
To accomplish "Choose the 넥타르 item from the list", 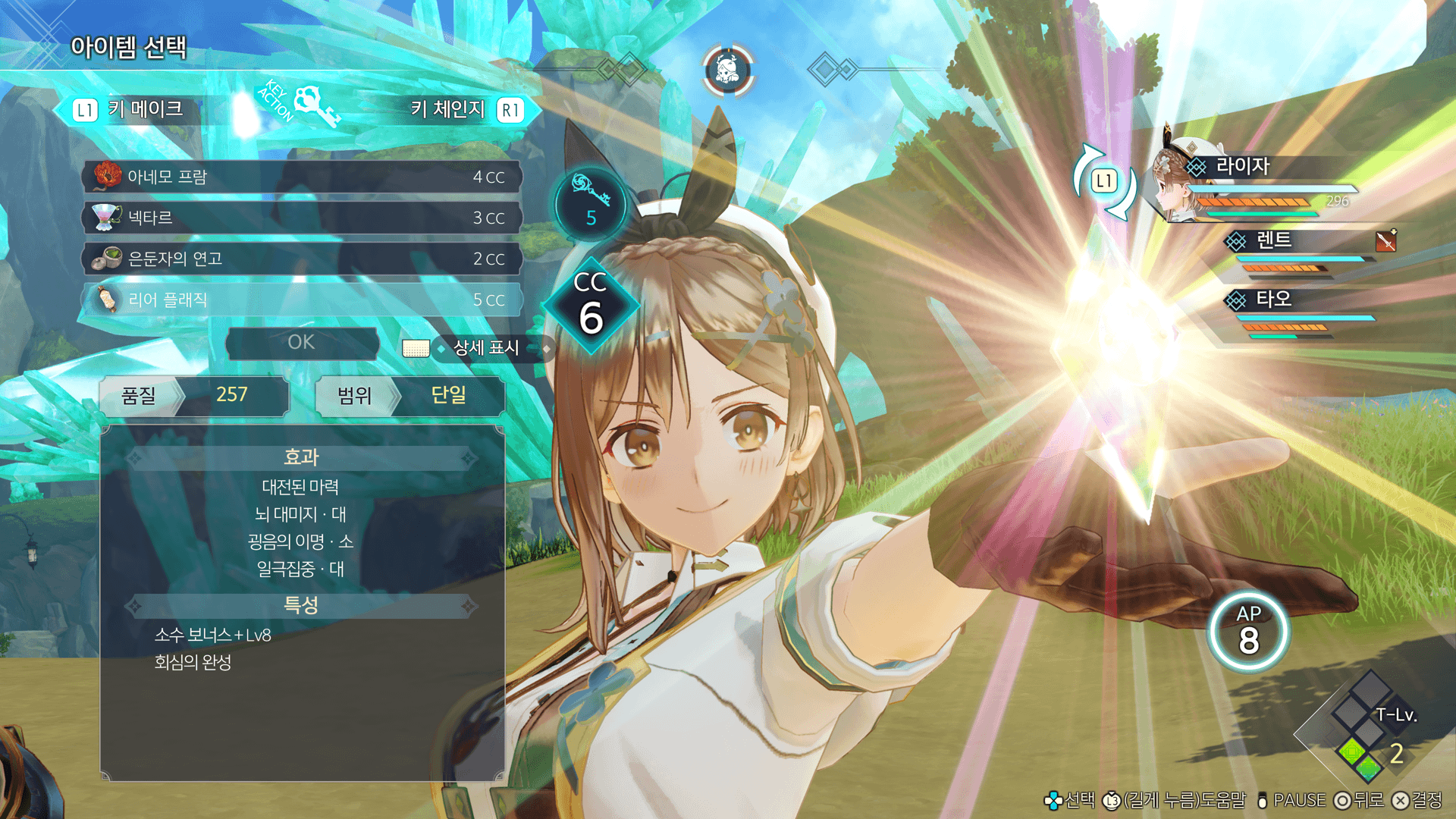I will [301, 218].
